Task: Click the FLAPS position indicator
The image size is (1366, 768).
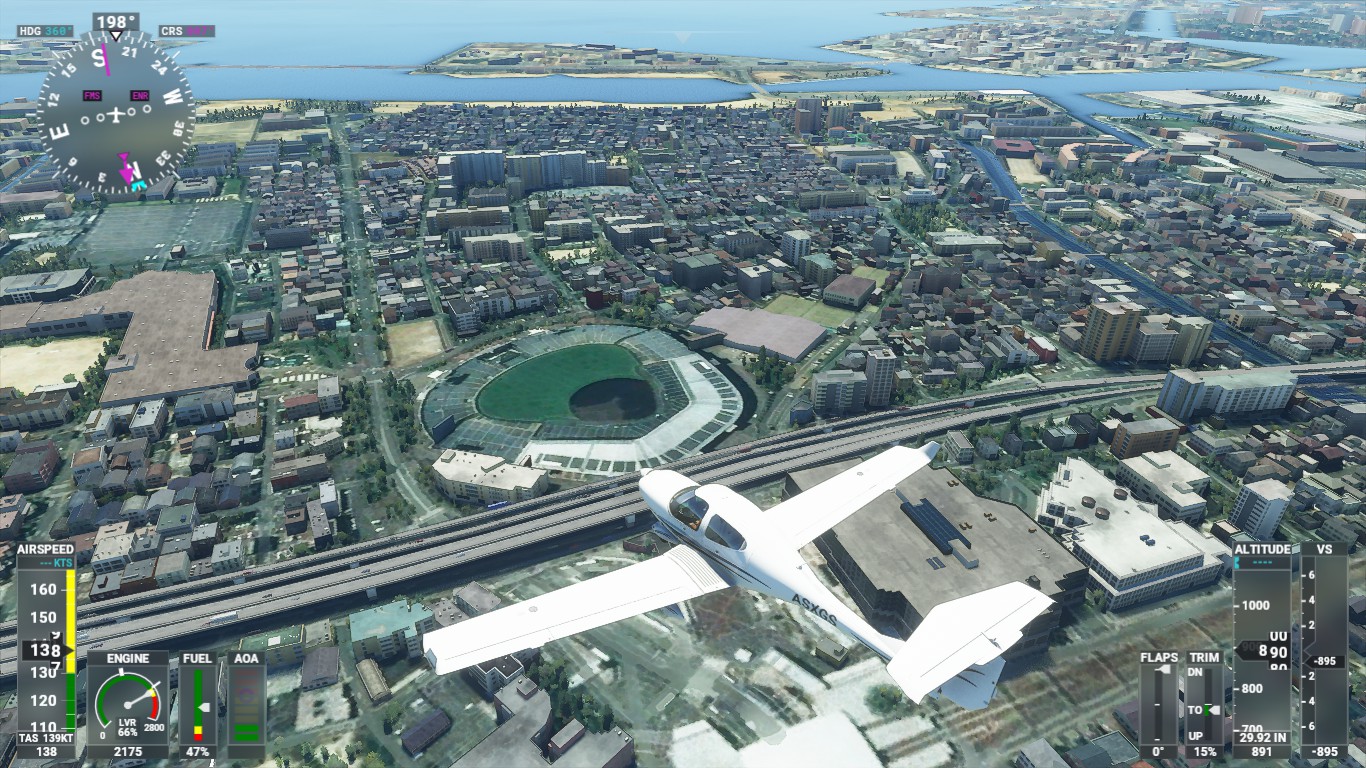Action: 1159,704
